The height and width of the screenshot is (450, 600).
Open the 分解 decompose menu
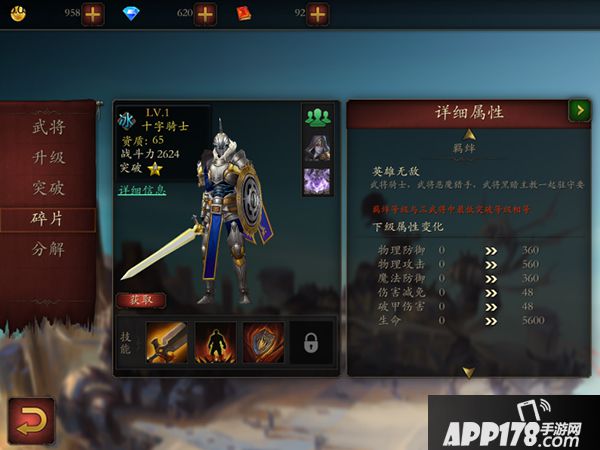pyautogui.click(x=49, y=249)
